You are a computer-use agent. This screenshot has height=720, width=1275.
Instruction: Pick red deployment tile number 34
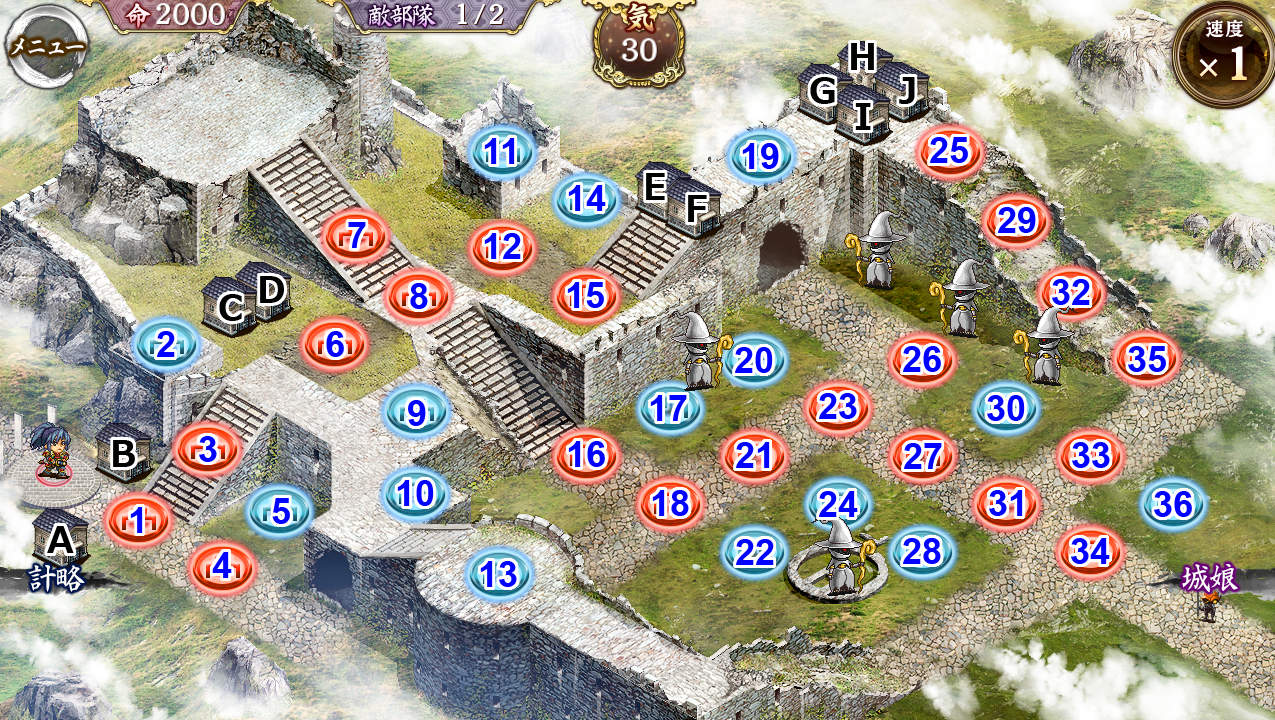[x=1090, y=551]
